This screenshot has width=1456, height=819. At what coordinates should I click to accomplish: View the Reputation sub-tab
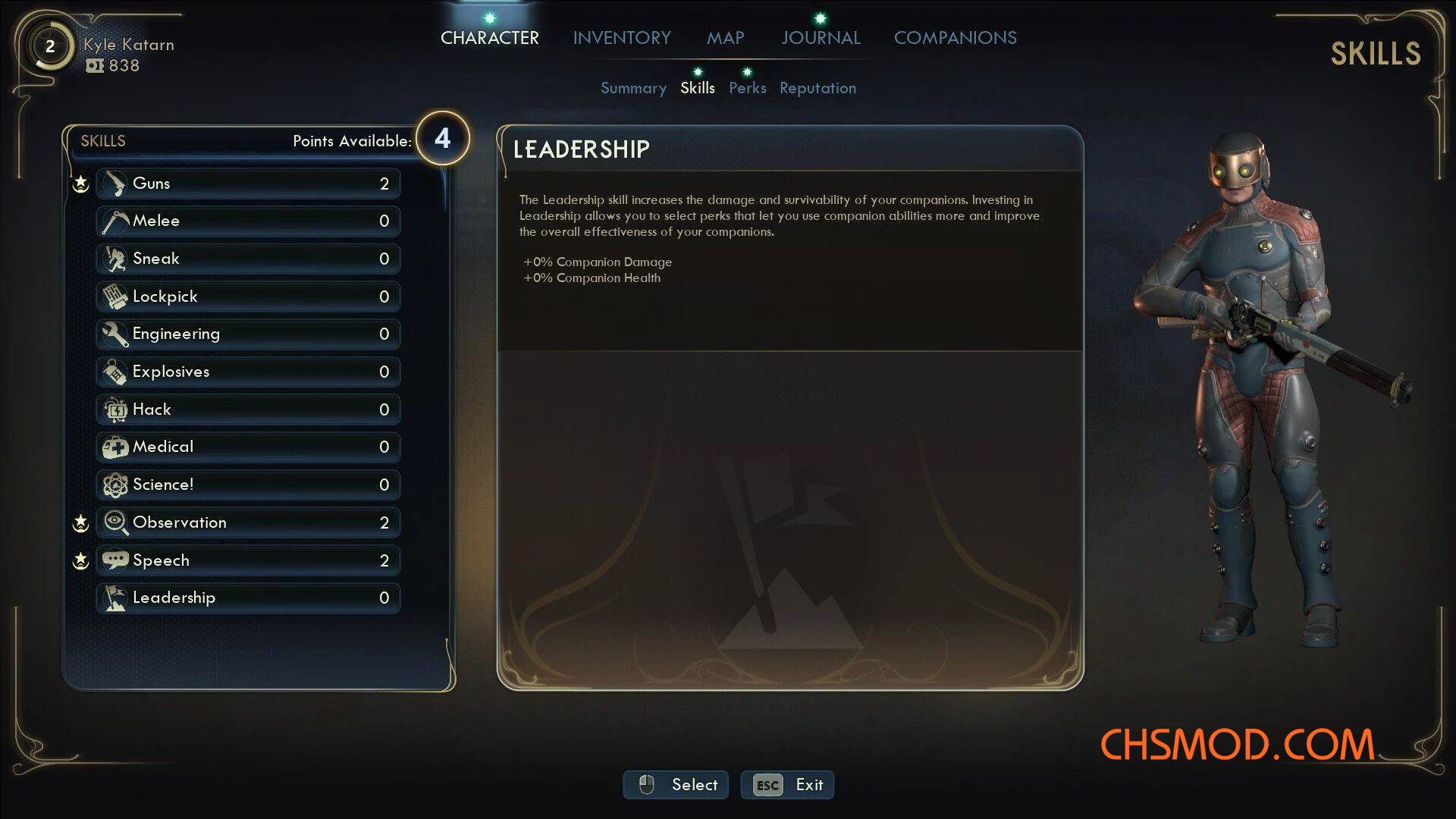point(817,88)
